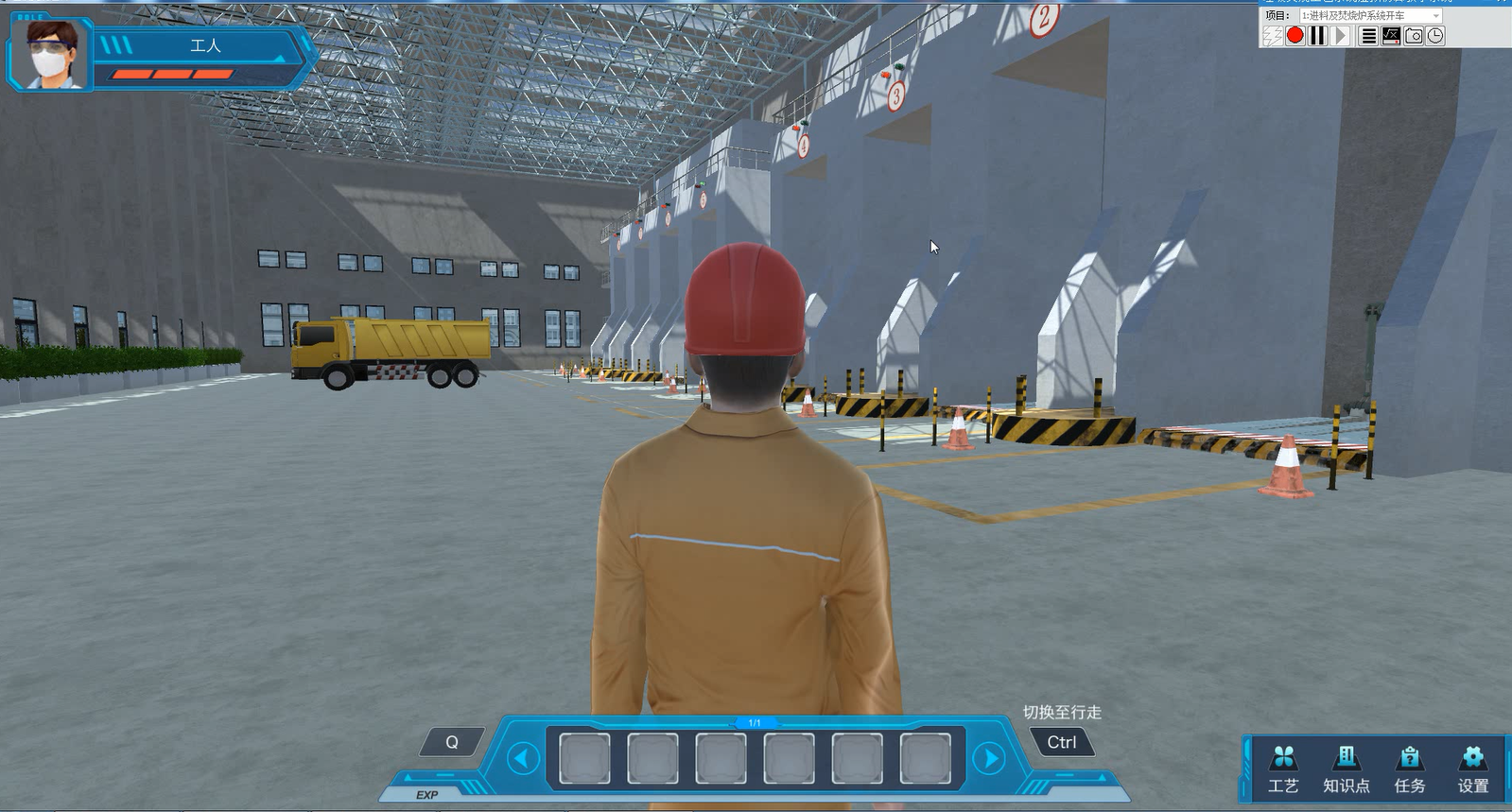
Task: Click the red record button
Action: [1295, 36]
